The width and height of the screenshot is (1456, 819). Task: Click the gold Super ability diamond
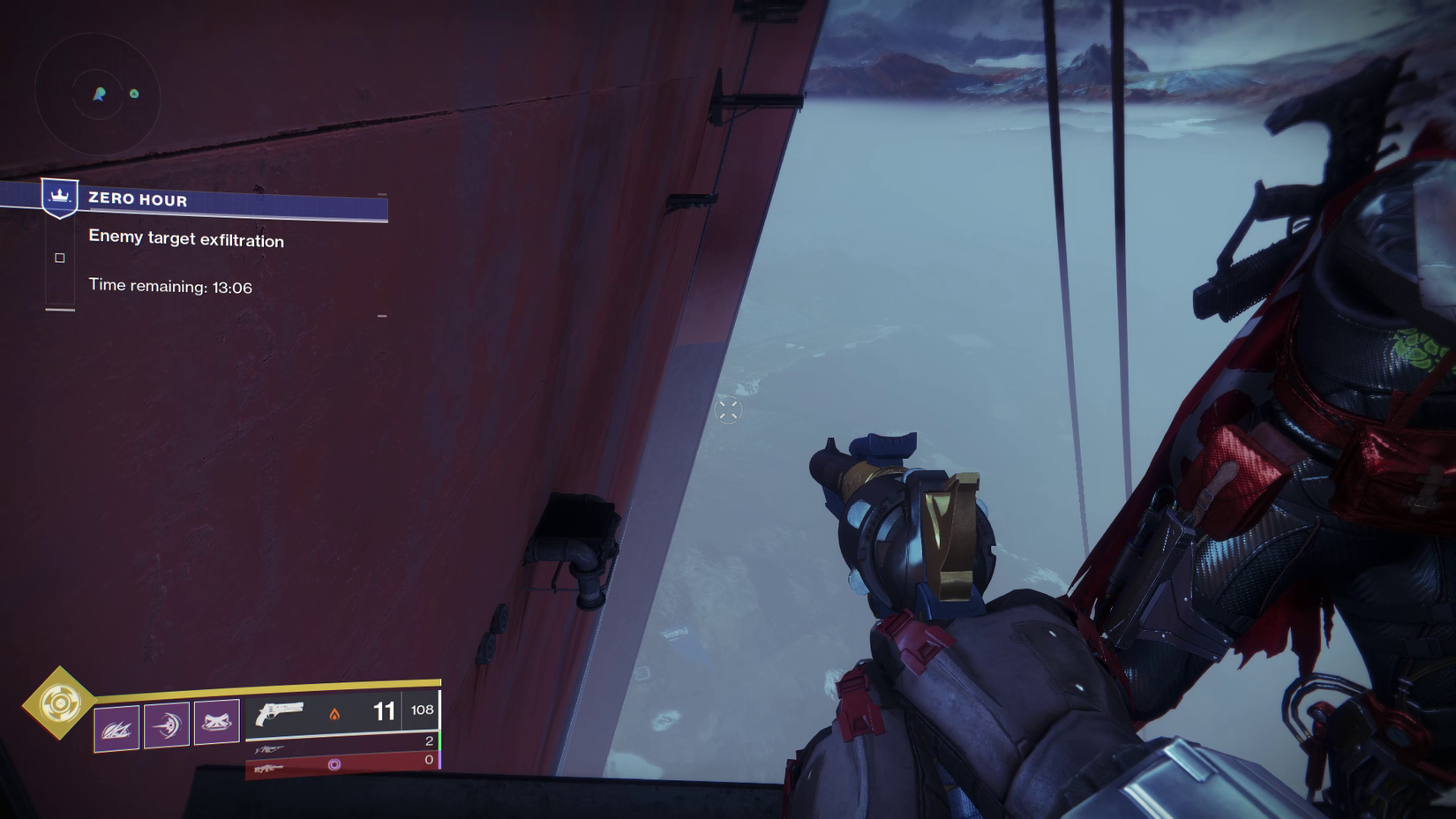[x=62, y=704]
